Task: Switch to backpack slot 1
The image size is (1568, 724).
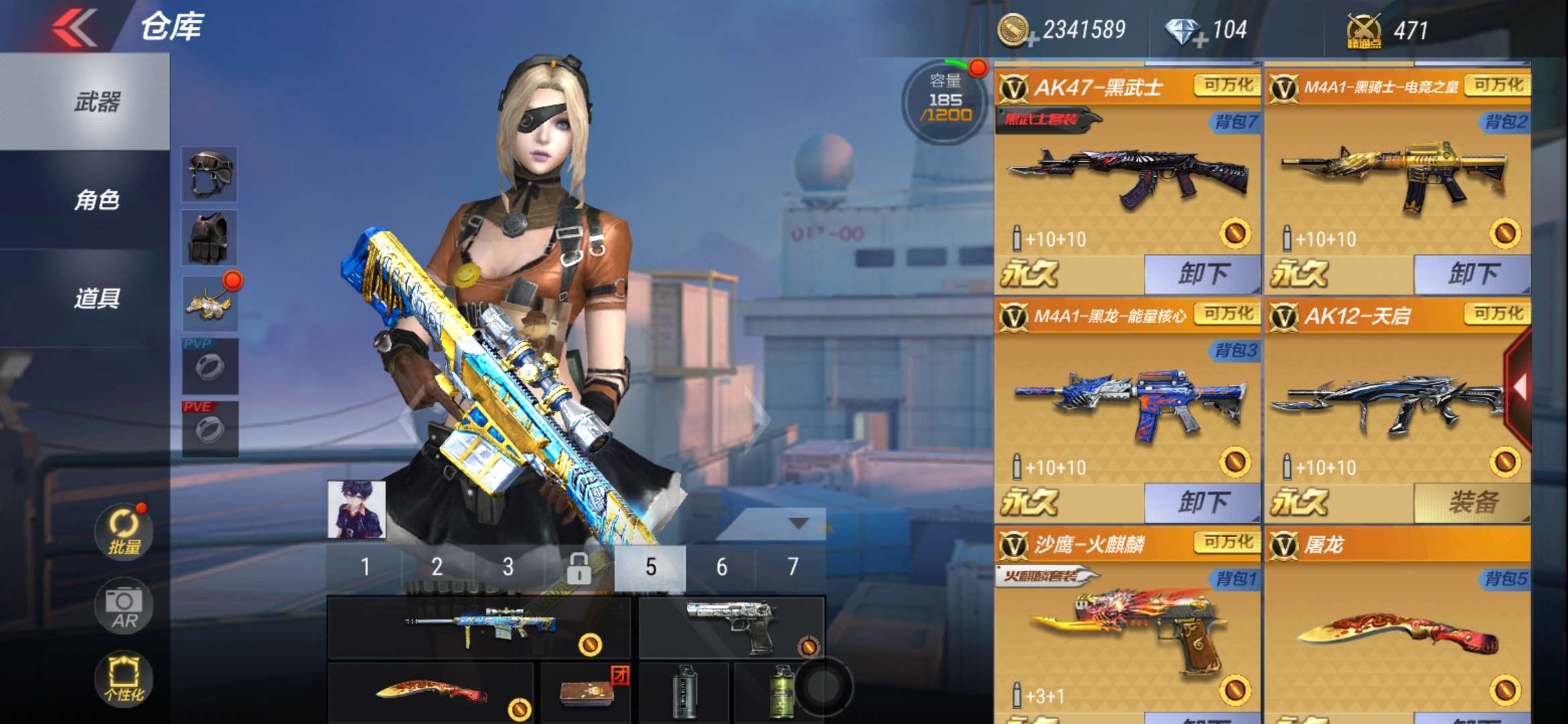Action: click(x=365, y=568)
